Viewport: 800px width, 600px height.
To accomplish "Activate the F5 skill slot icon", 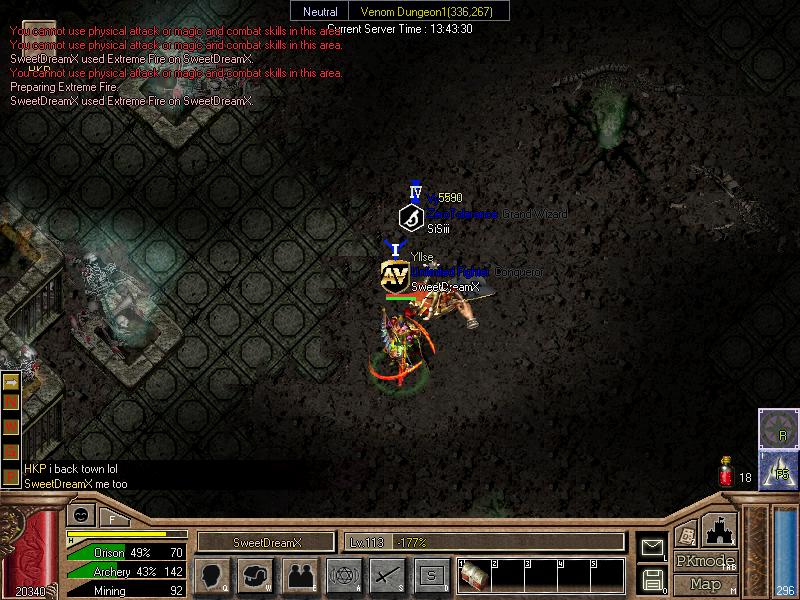I will click(778, 470).
